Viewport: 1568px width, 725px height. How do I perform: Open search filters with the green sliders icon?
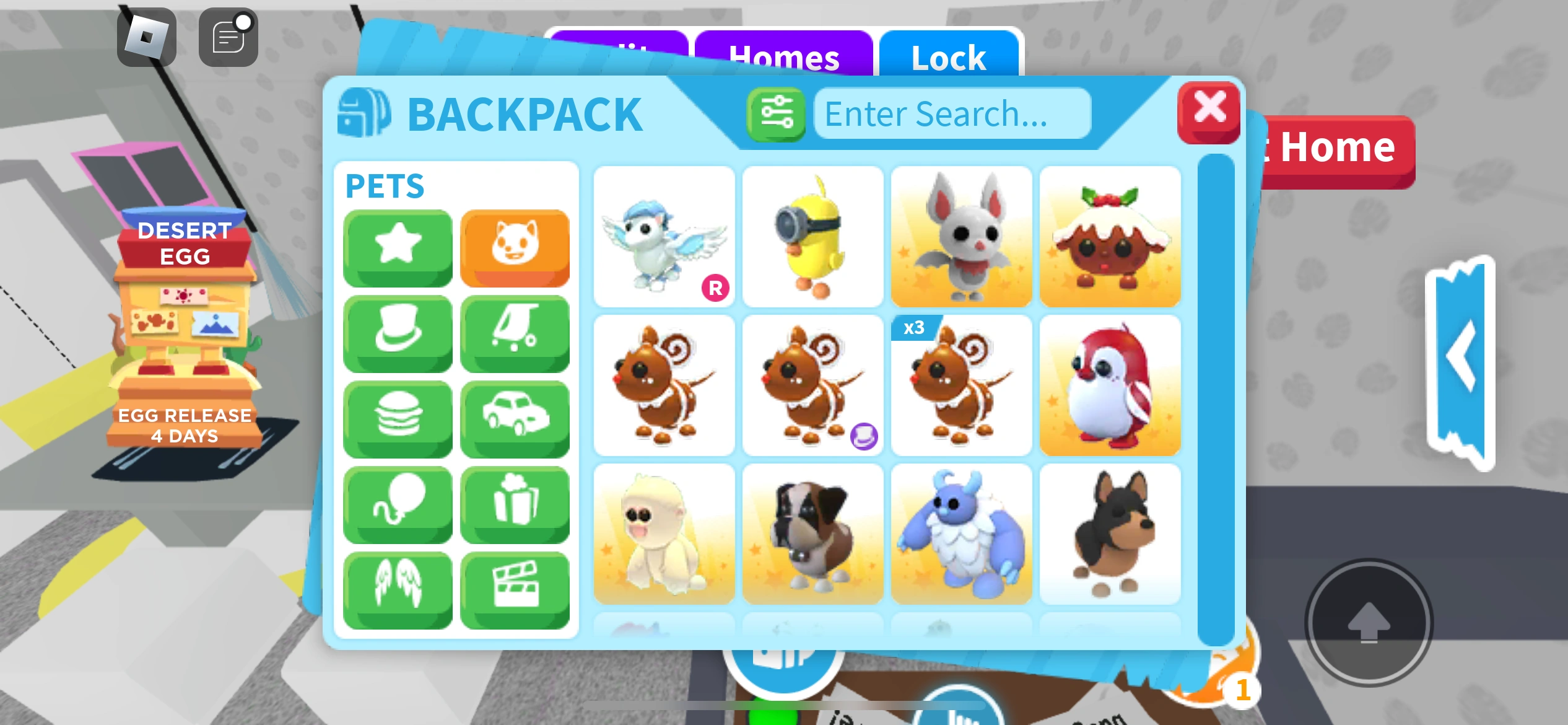click(x=775, y=113)
